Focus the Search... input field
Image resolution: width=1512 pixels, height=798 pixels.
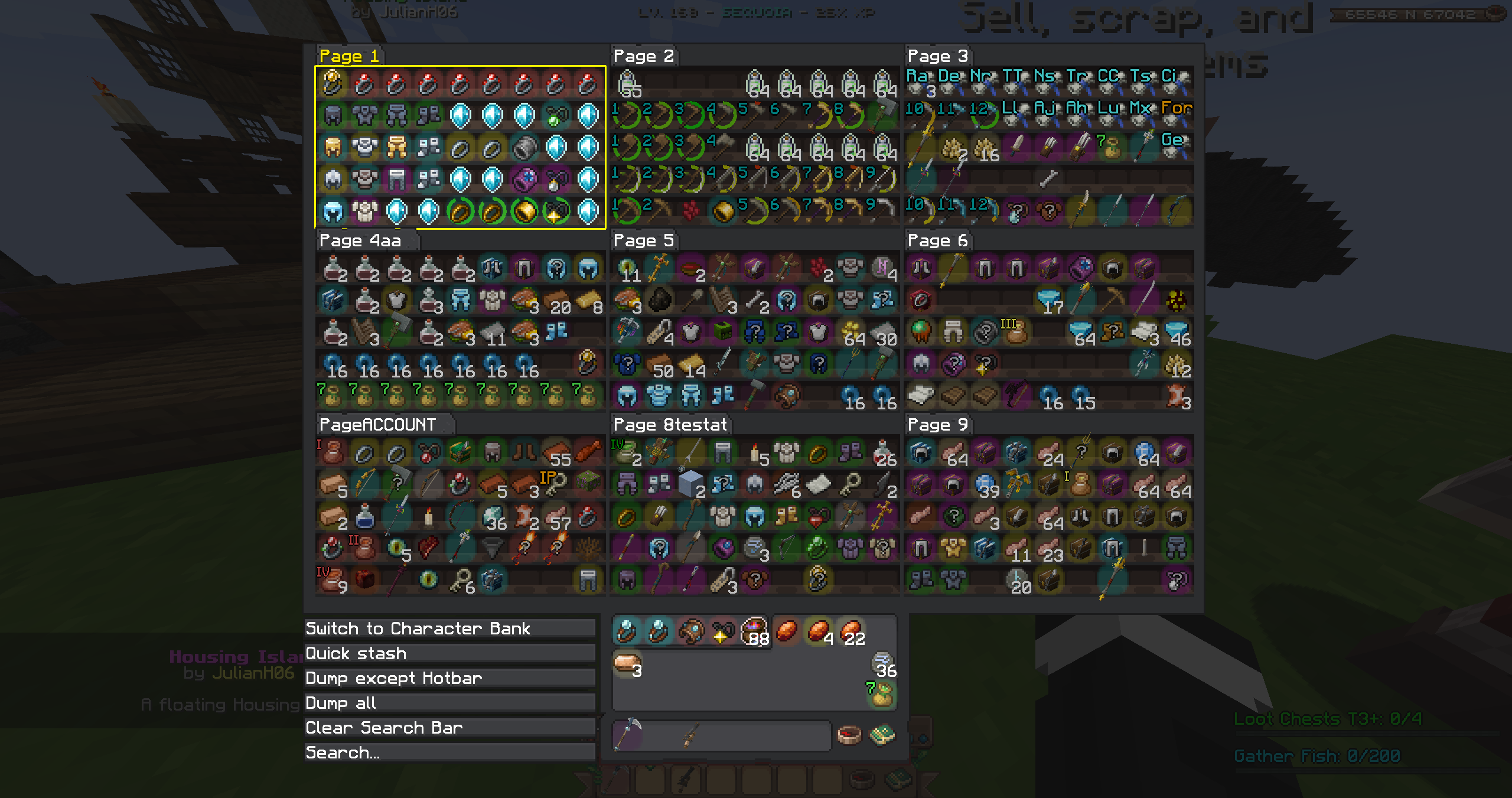449,753
